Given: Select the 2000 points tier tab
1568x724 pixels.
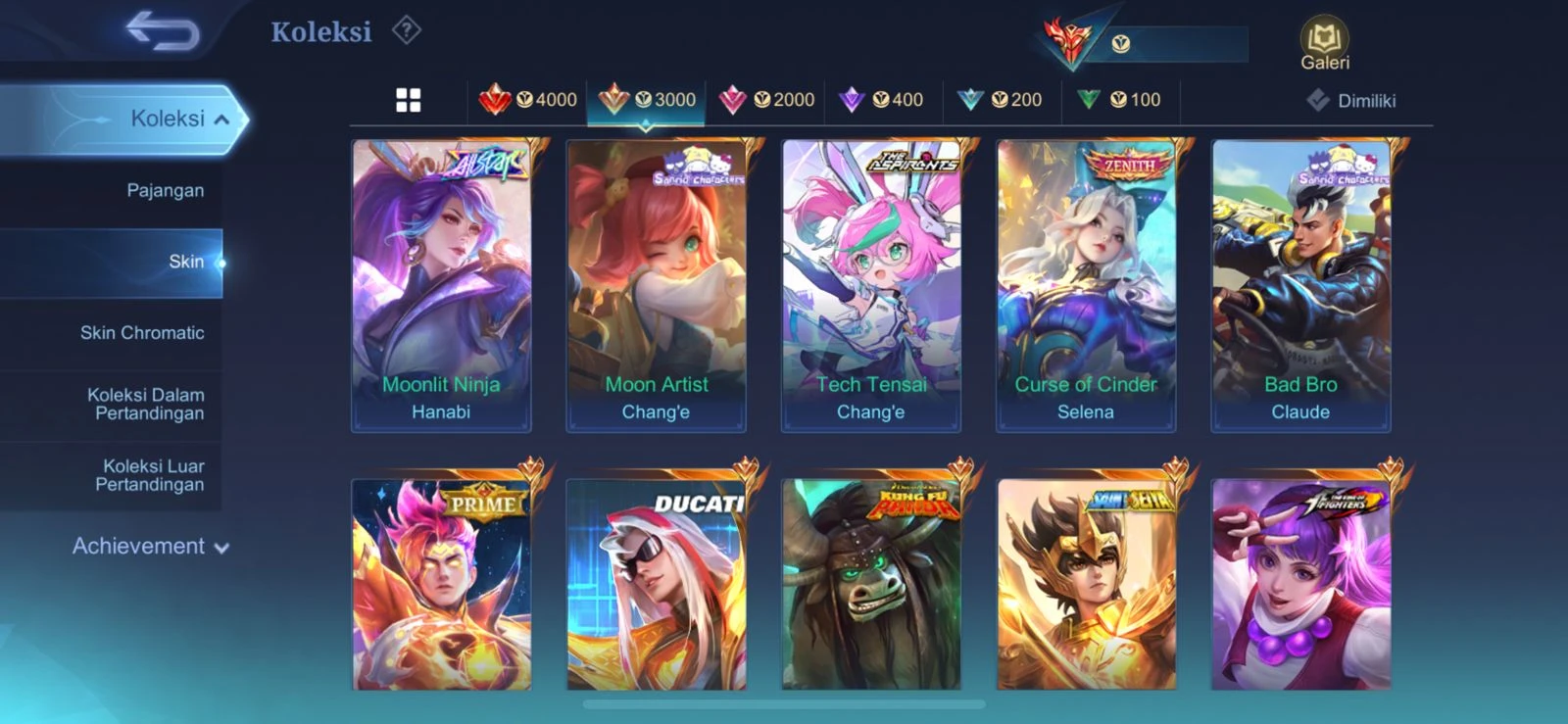Looking at the screenshot, I should (767, 100).
